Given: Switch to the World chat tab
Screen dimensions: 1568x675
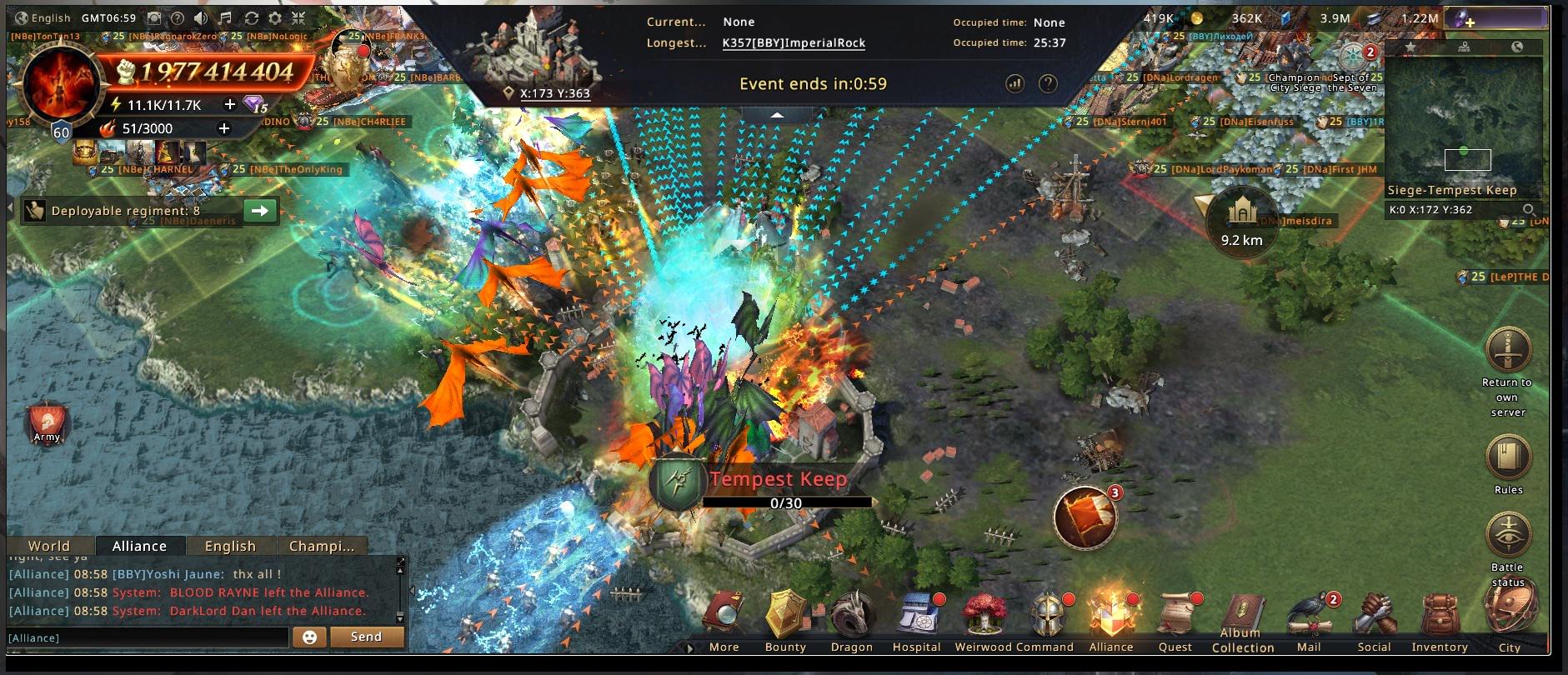Looking at the screenshot, I should [x=49, y=546].
